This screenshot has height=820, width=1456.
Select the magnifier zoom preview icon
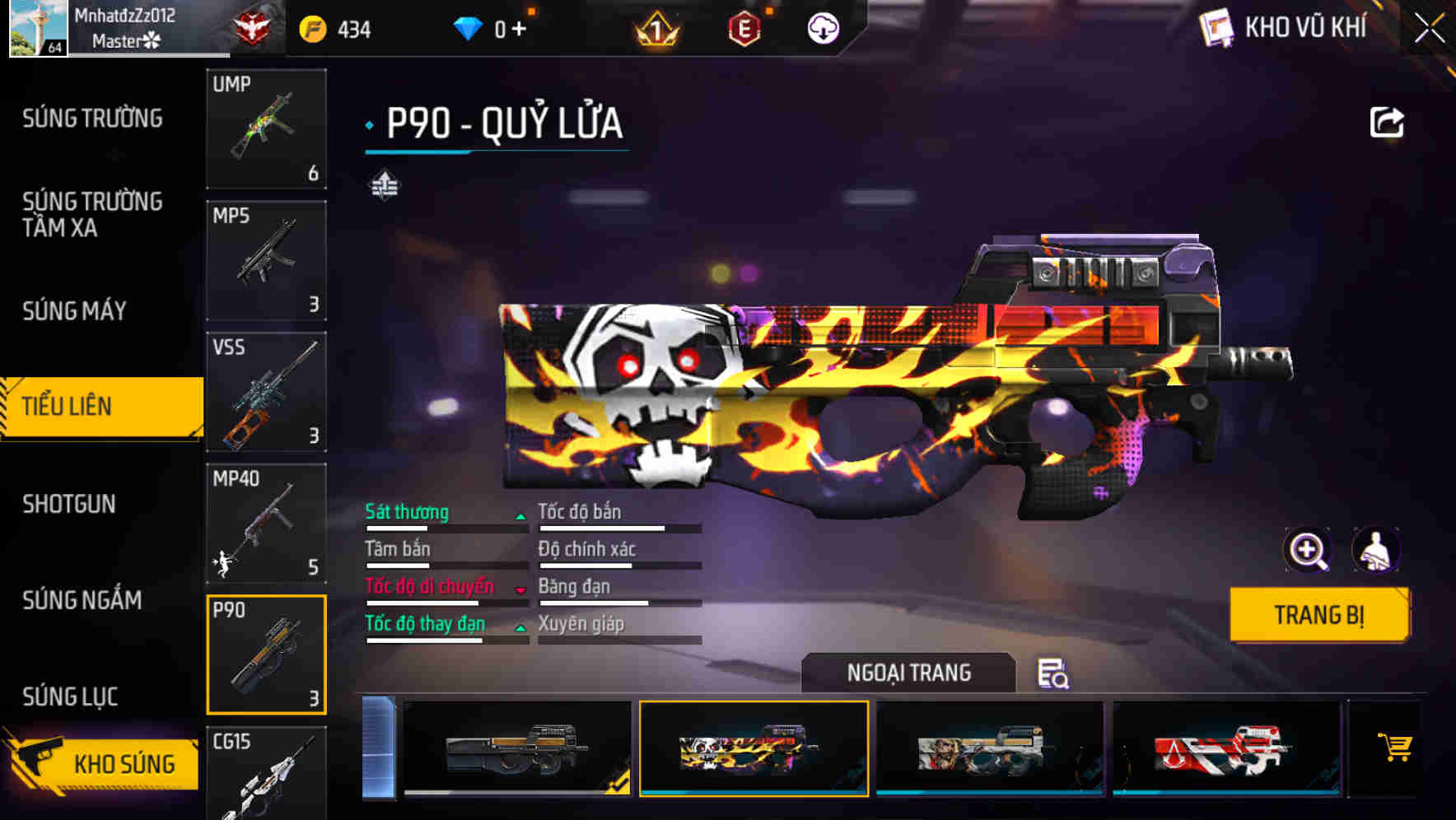point(1309,550)
